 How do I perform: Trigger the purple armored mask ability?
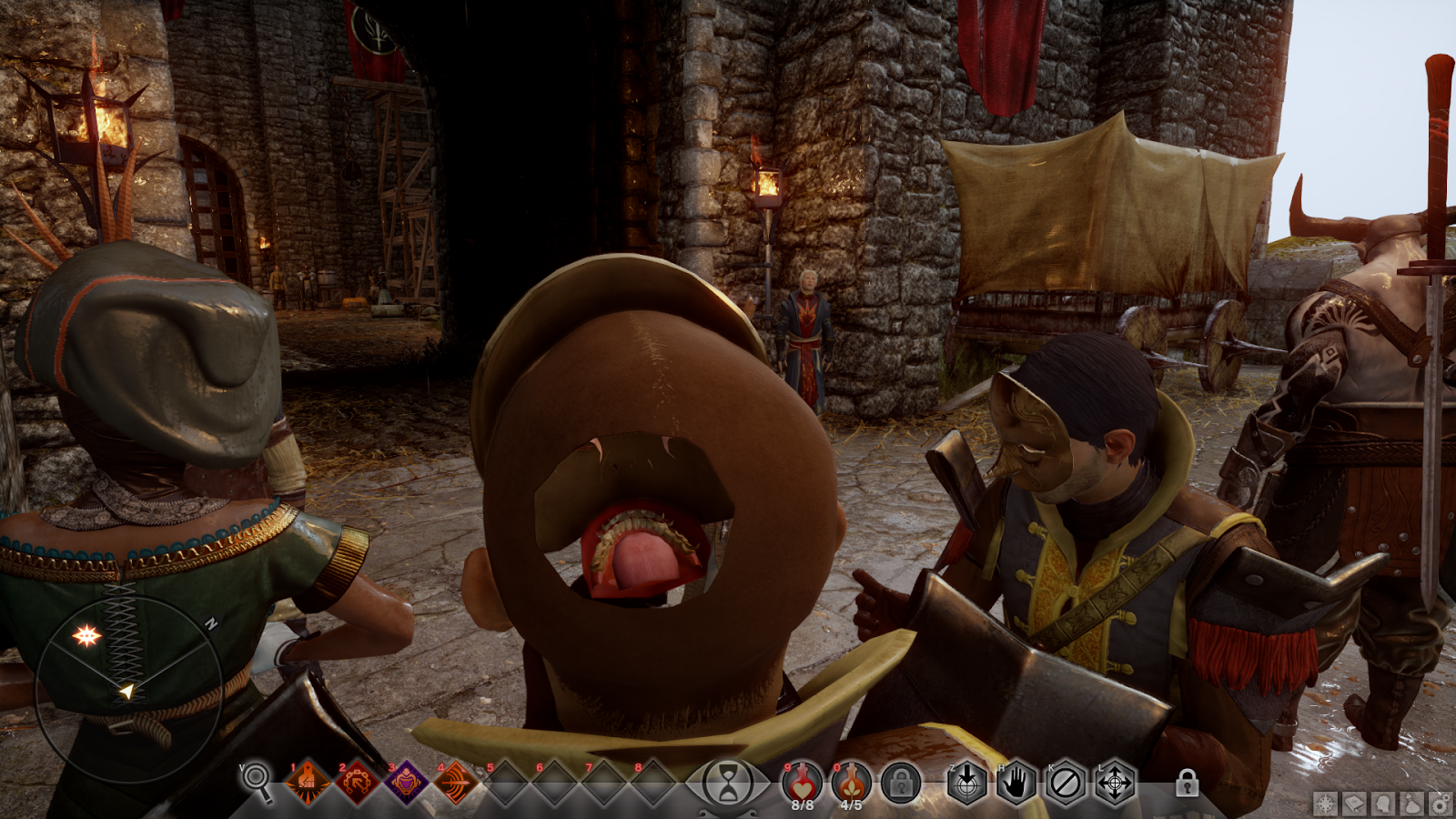pyautogui.click(x=406, y=782)
